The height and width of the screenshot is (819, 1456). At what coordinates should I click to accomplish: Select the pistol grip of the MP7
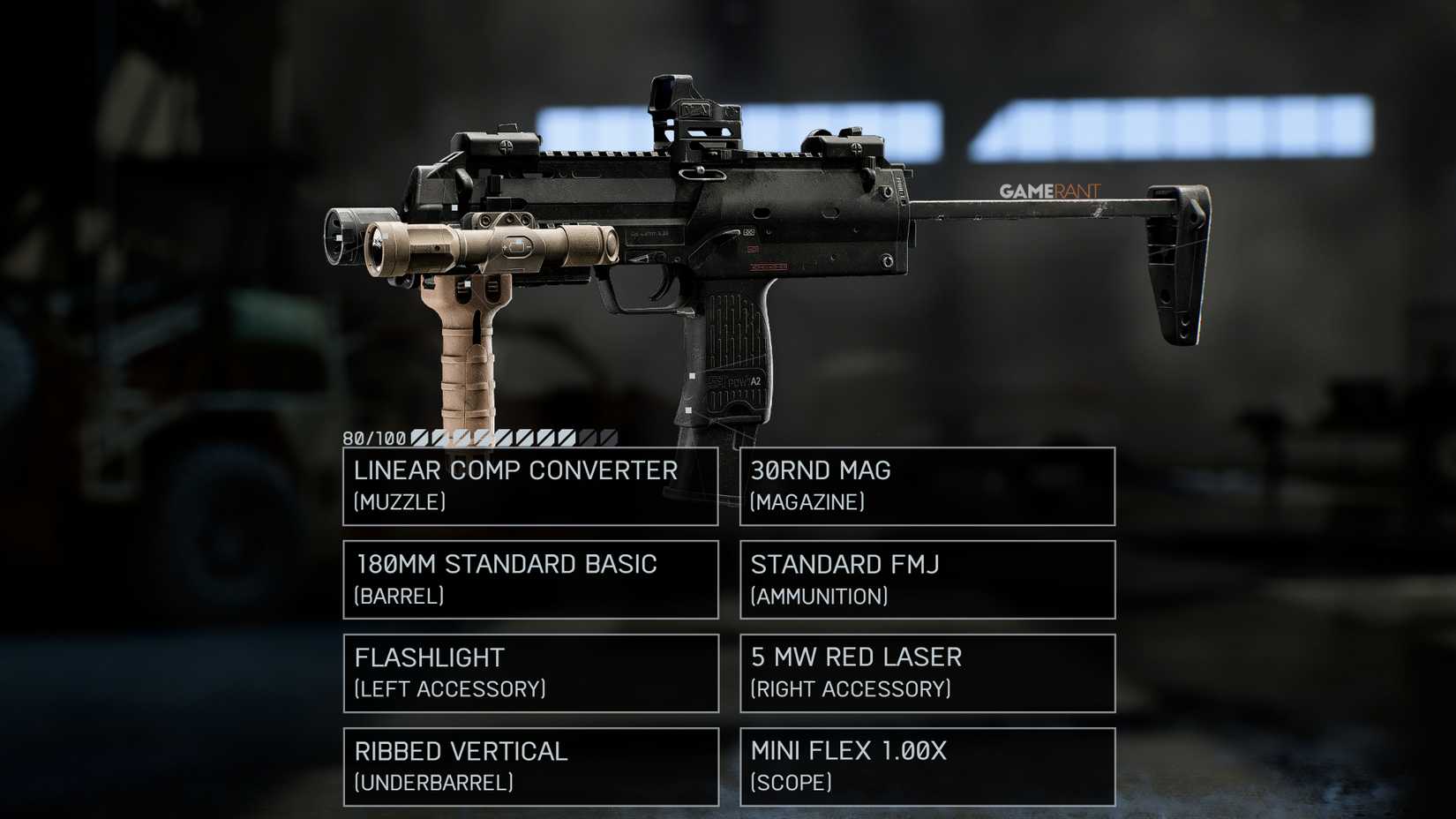click(x=732, y=353)
